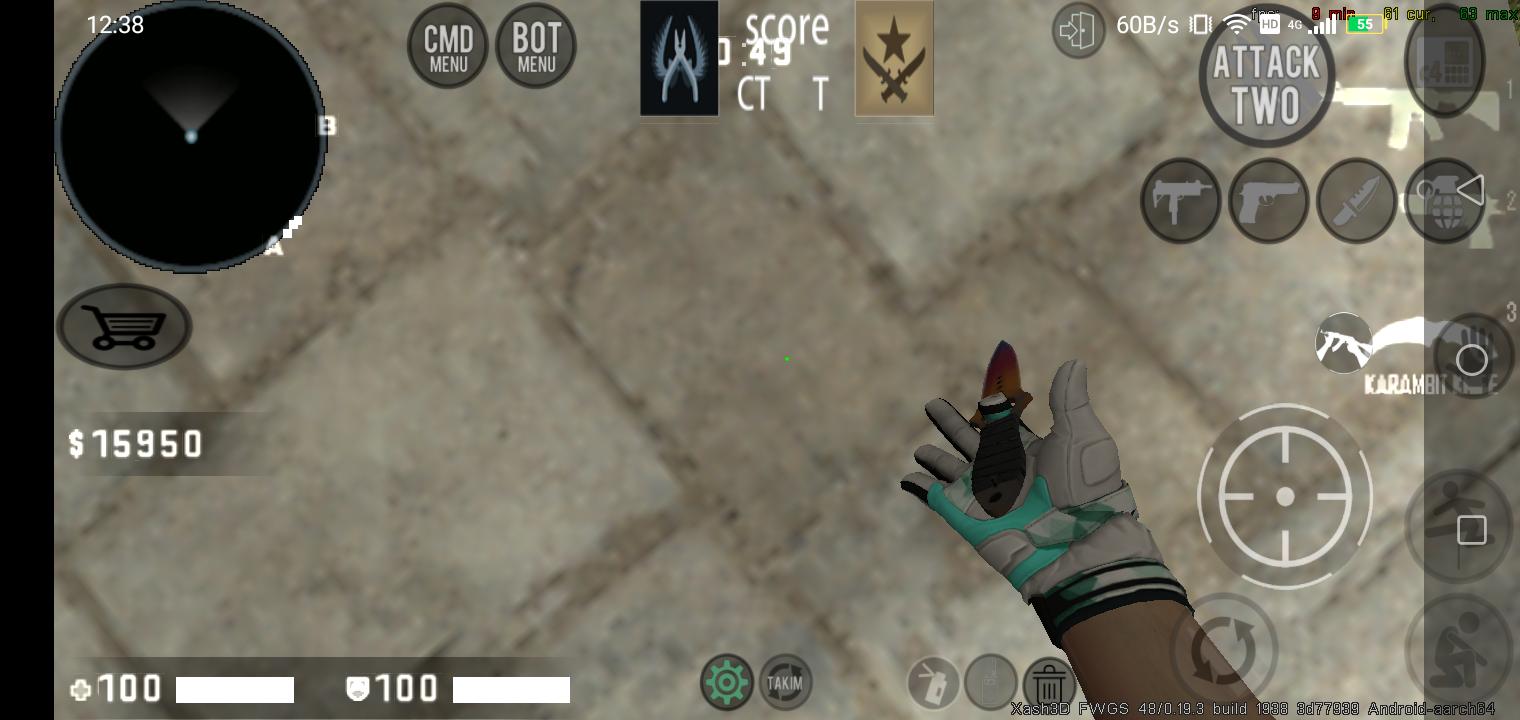
Task: Tap the ATTACK TWO button
Action: tap(1266, 84)
